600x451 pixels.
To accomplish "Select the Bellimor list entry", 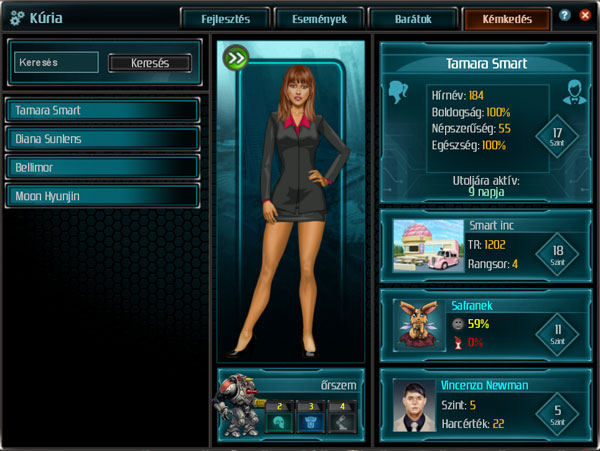I will (102, 167).
